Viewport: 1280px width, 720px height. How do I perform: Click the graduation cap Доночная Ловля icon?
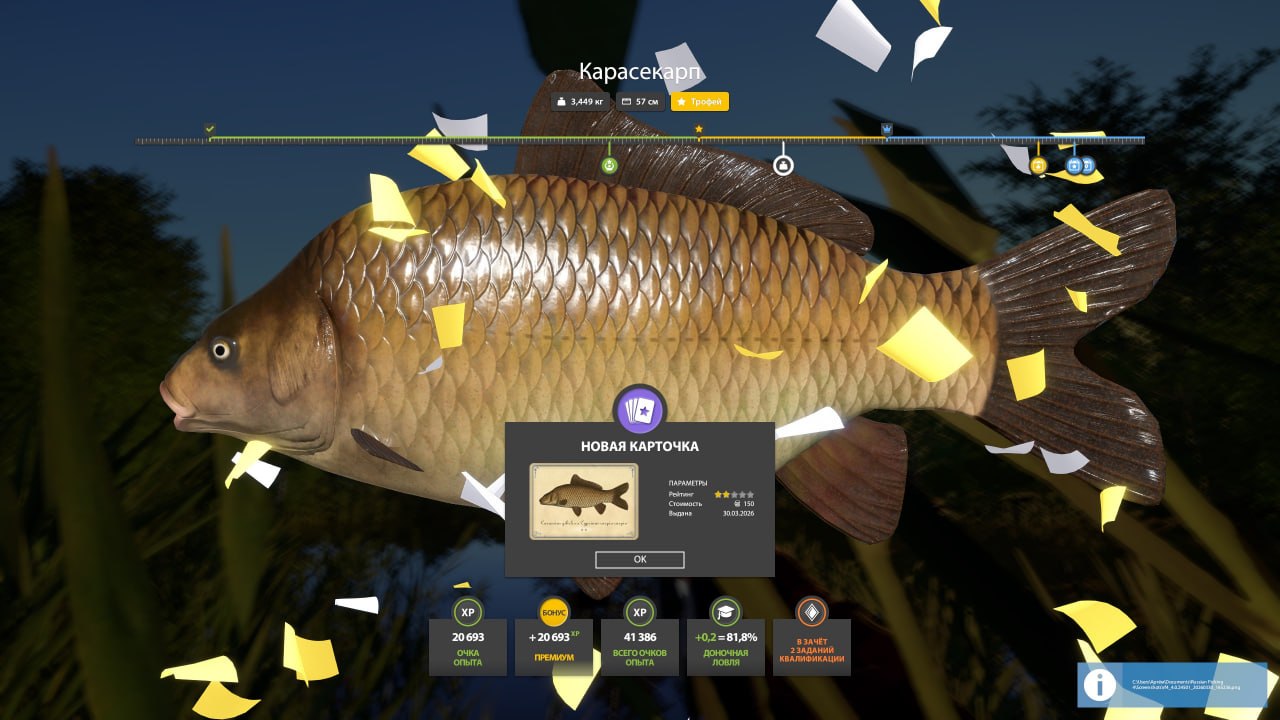725,613
